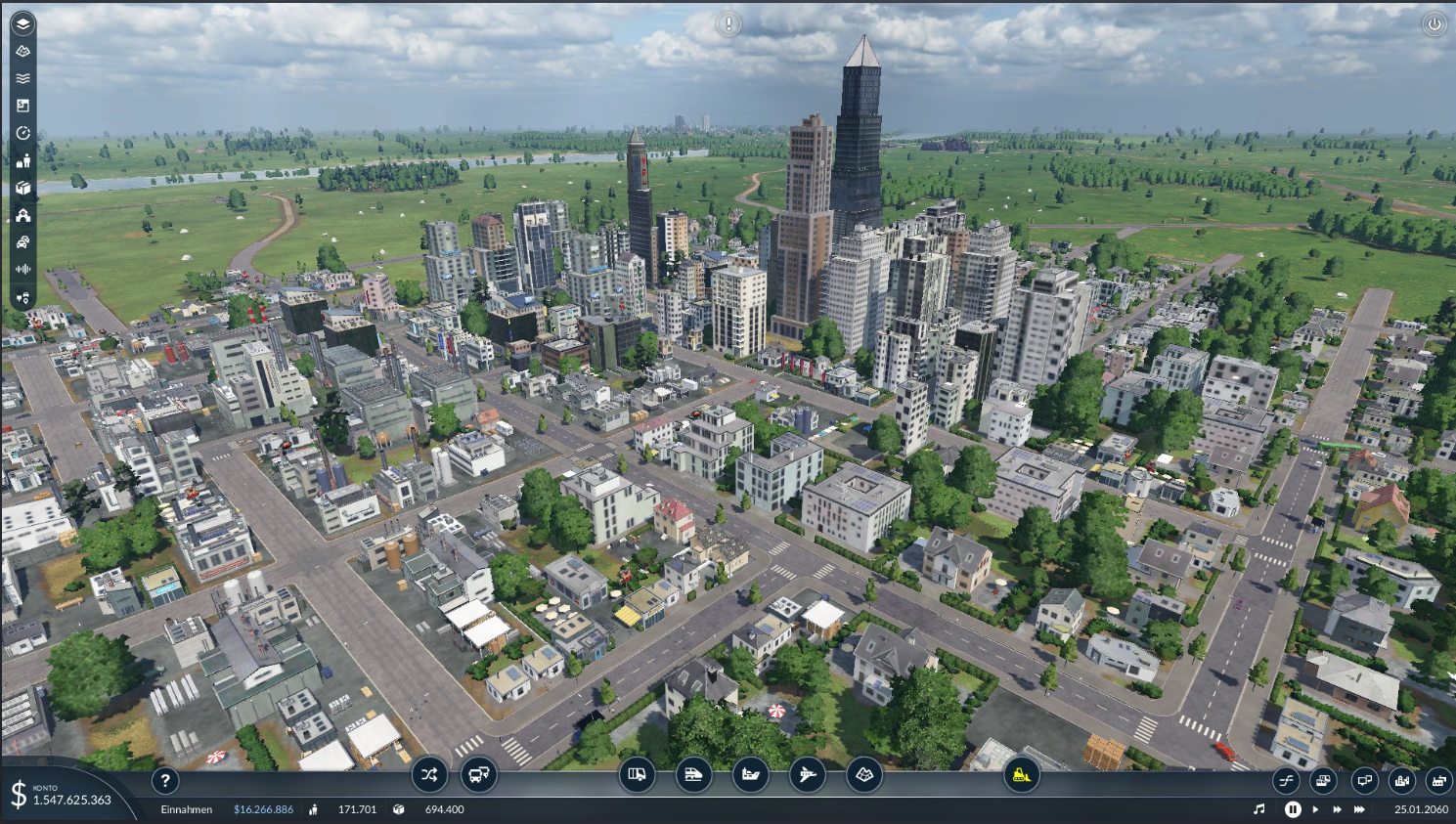
Task: Open the terrain landscaping map menu
Action: pos(864,775)
